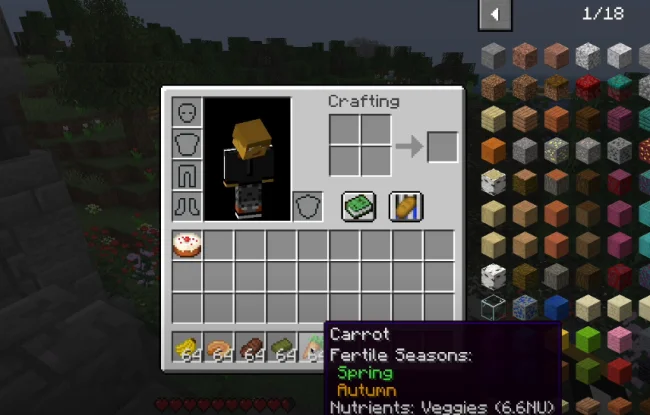Choose the lime green wool block

pyautogui.click(x=589, y=340)
